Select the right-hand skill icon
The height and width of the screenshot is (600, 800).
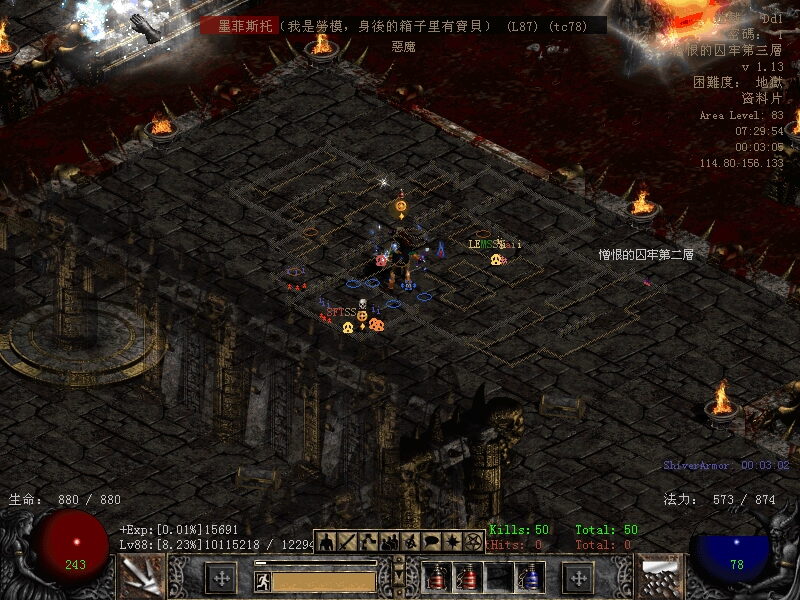(x=660, y=577)
